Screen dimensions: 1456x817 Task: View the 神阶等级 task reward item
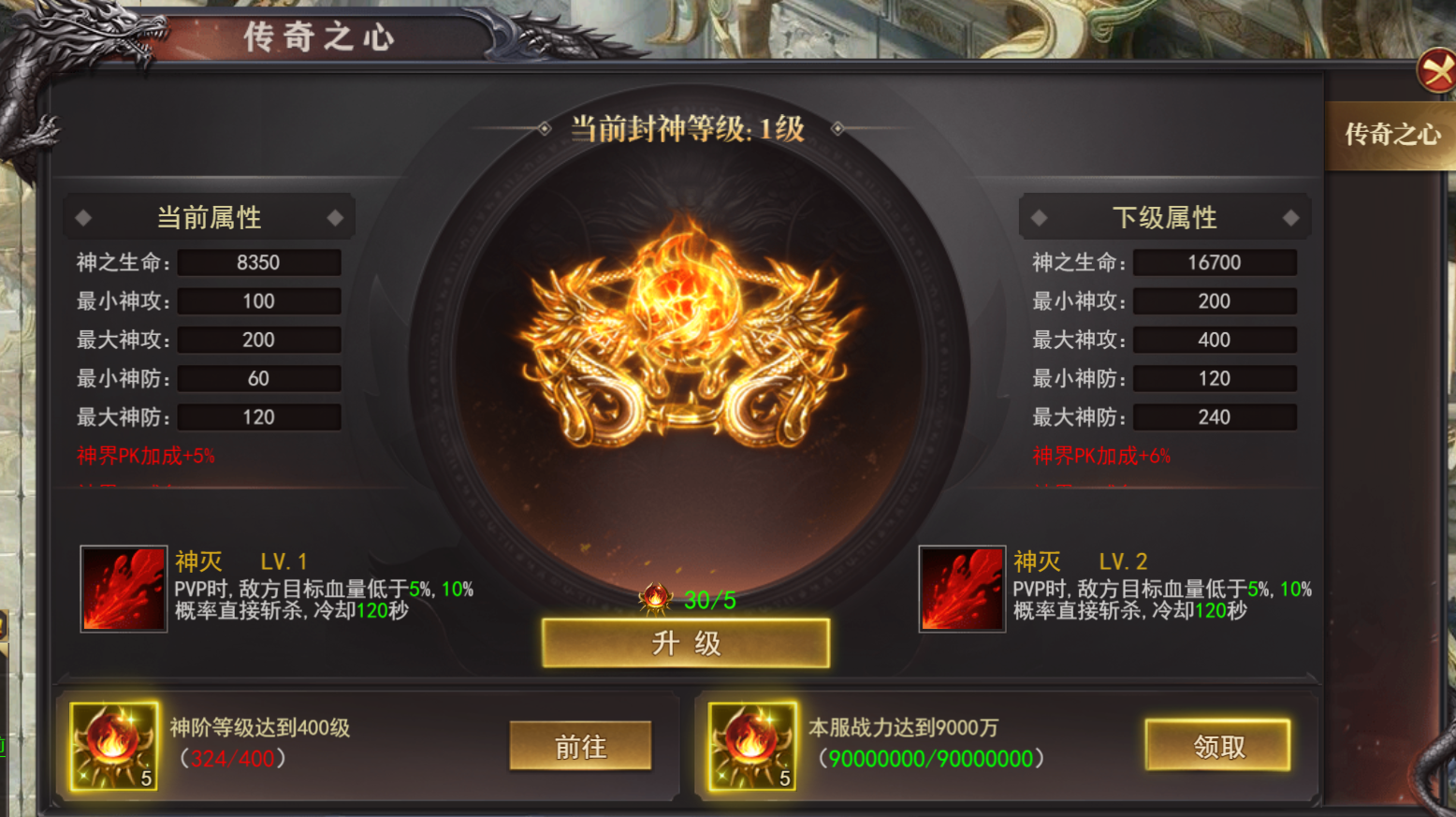[114, 746]
